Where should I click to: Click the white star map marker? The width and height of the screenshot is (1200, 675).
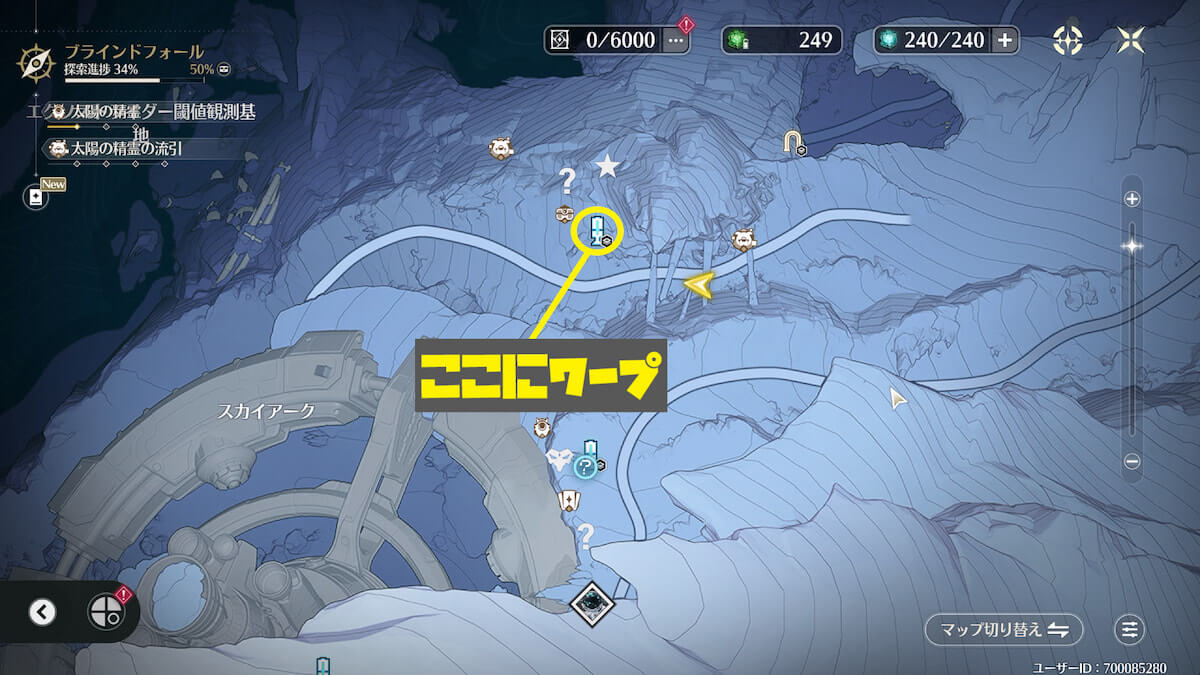607,166
